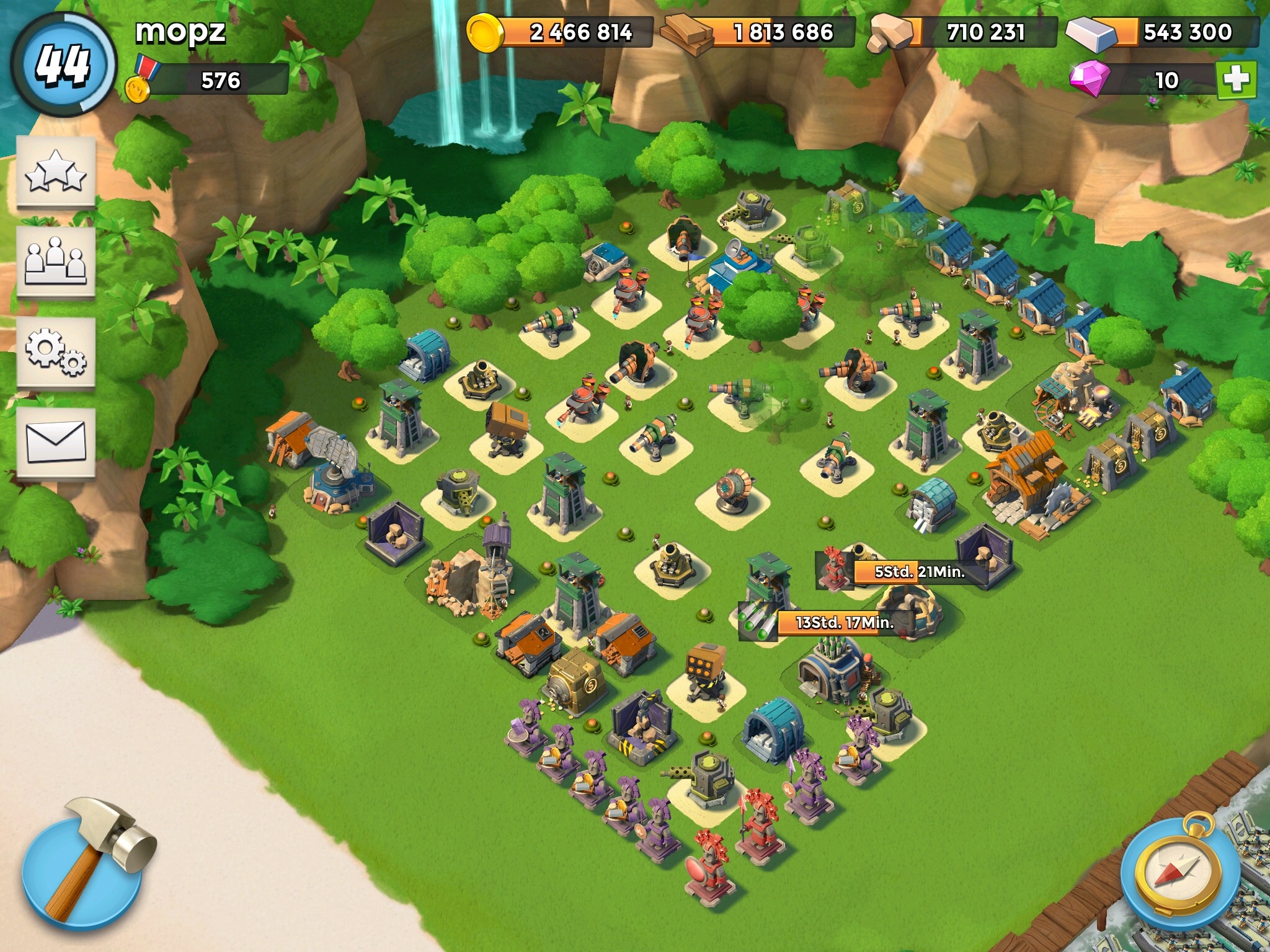Image resolution: width=1270 pixels, height=952 pixels.
Task: Show the leaderboard podium button
Action: coord(56,263)
